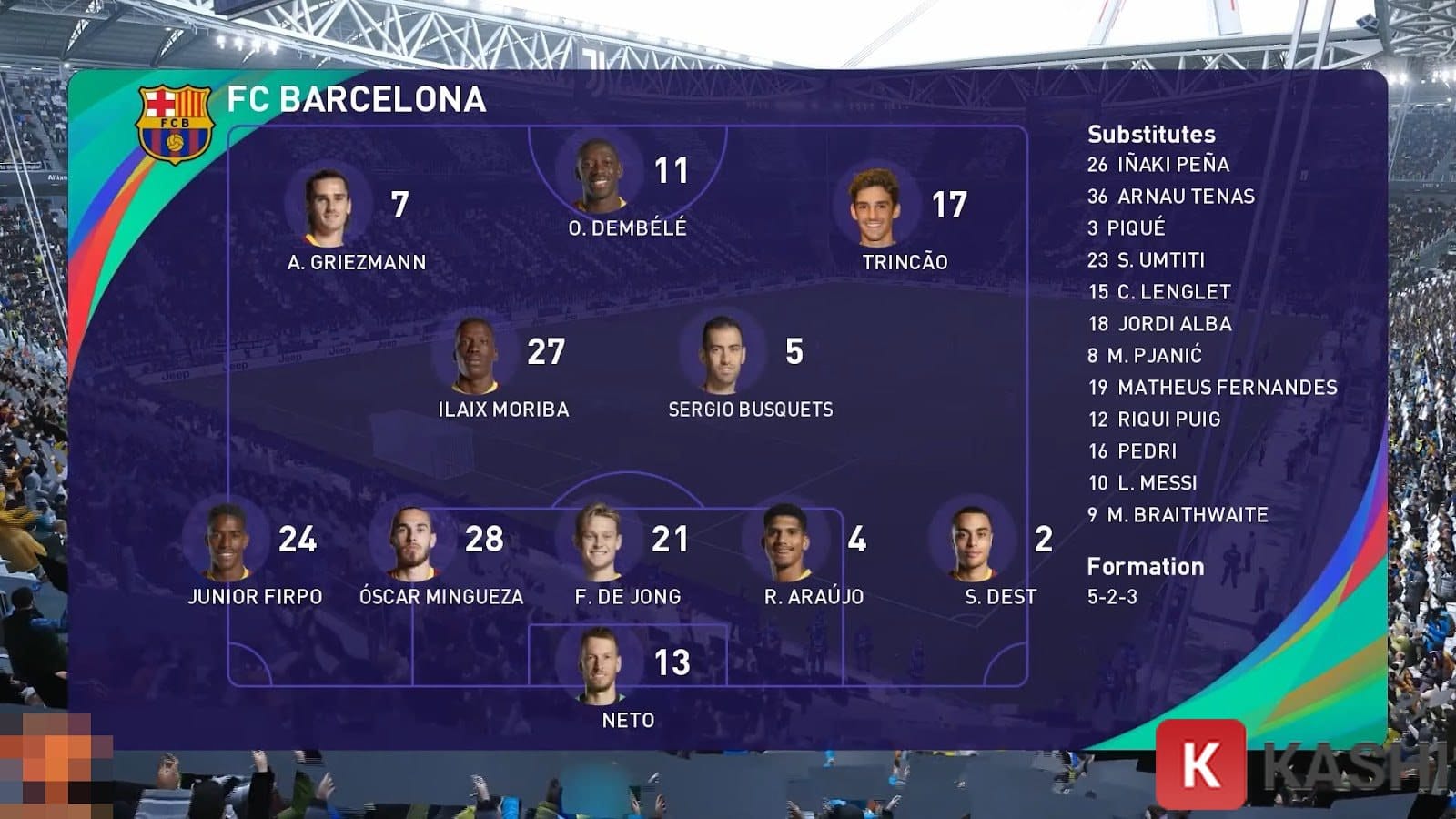Select Ilaix Moriba in midfield

[x=474, y=355]
